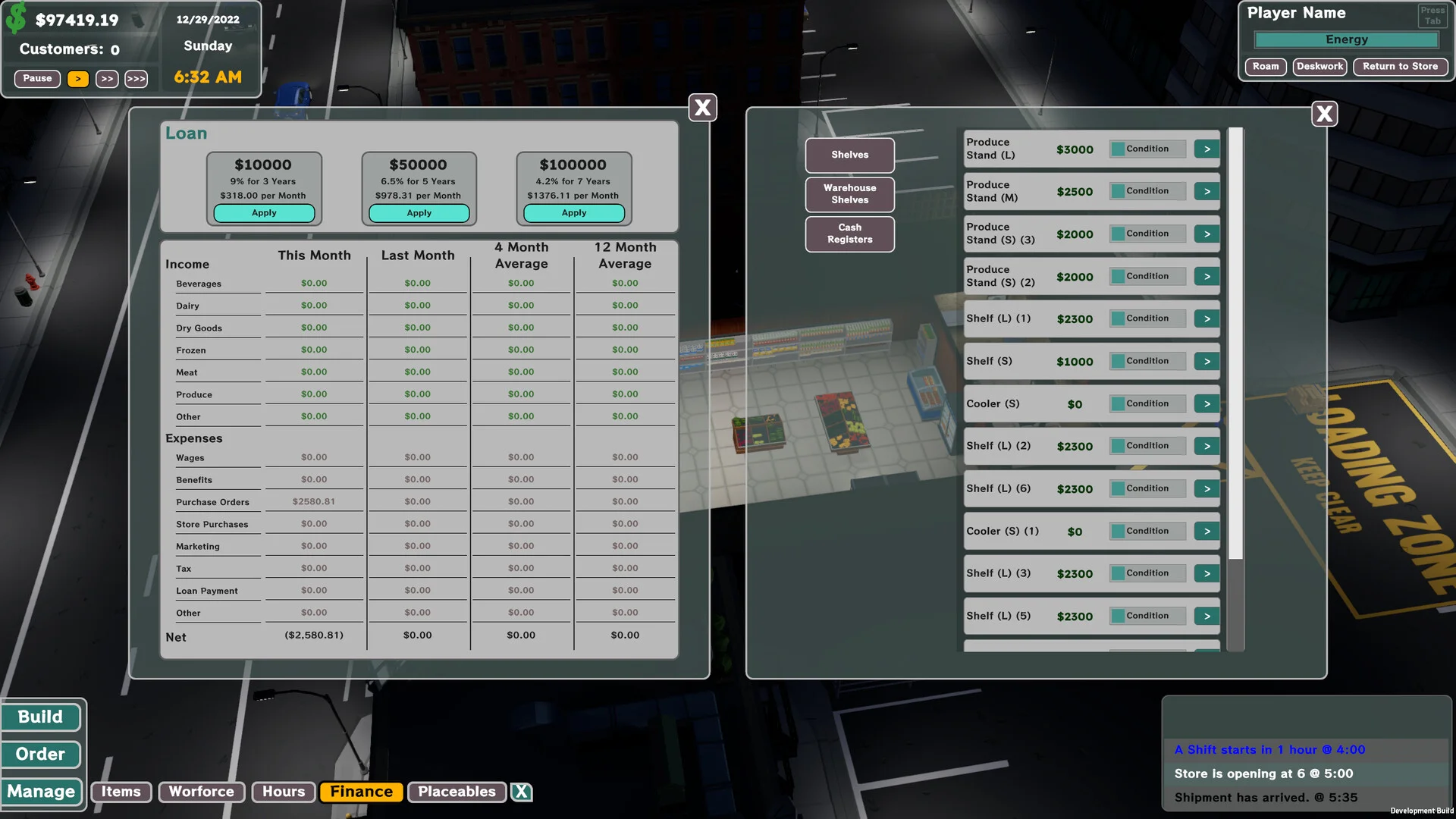Switch to the Worforce tab
The width and height of the screenshot is (1456, 819).
click(201, 792)
